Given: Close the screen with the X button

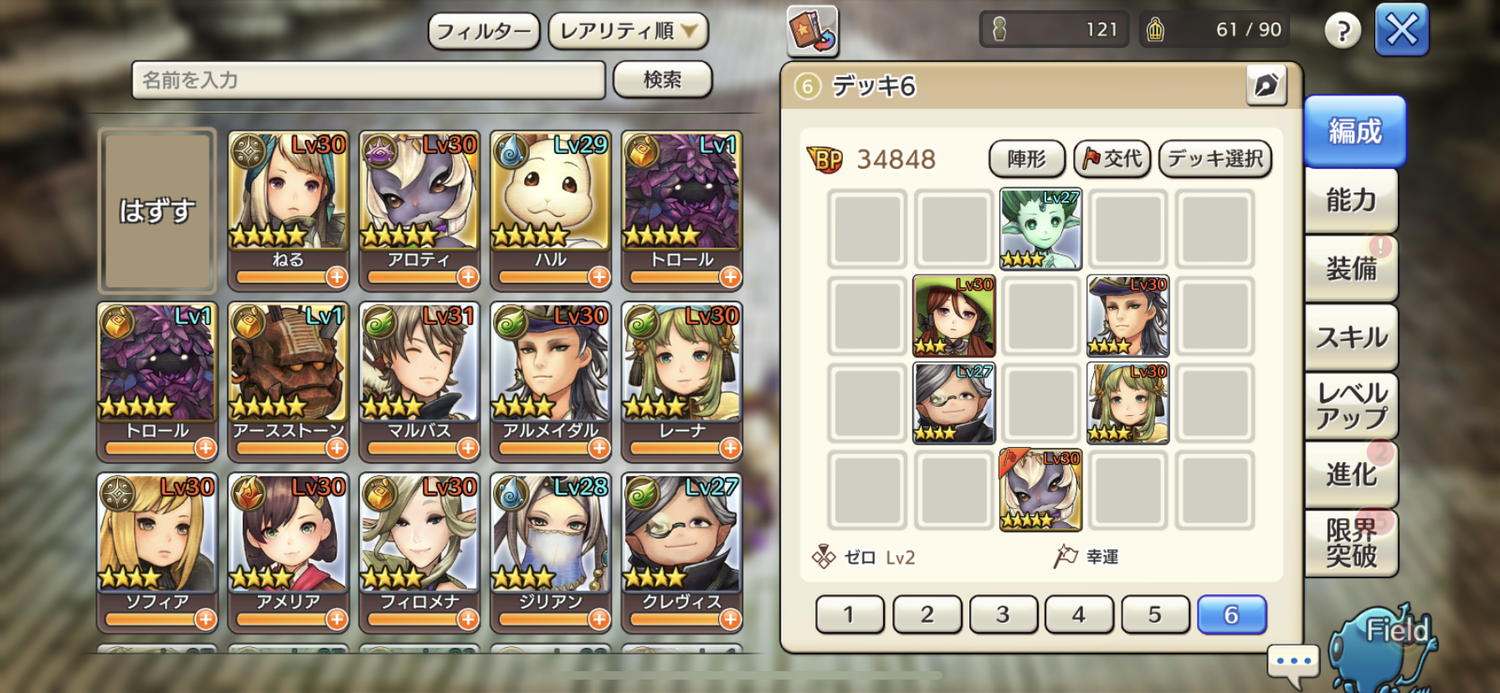Looking at the screenshot, I should tap(1401, 31).
